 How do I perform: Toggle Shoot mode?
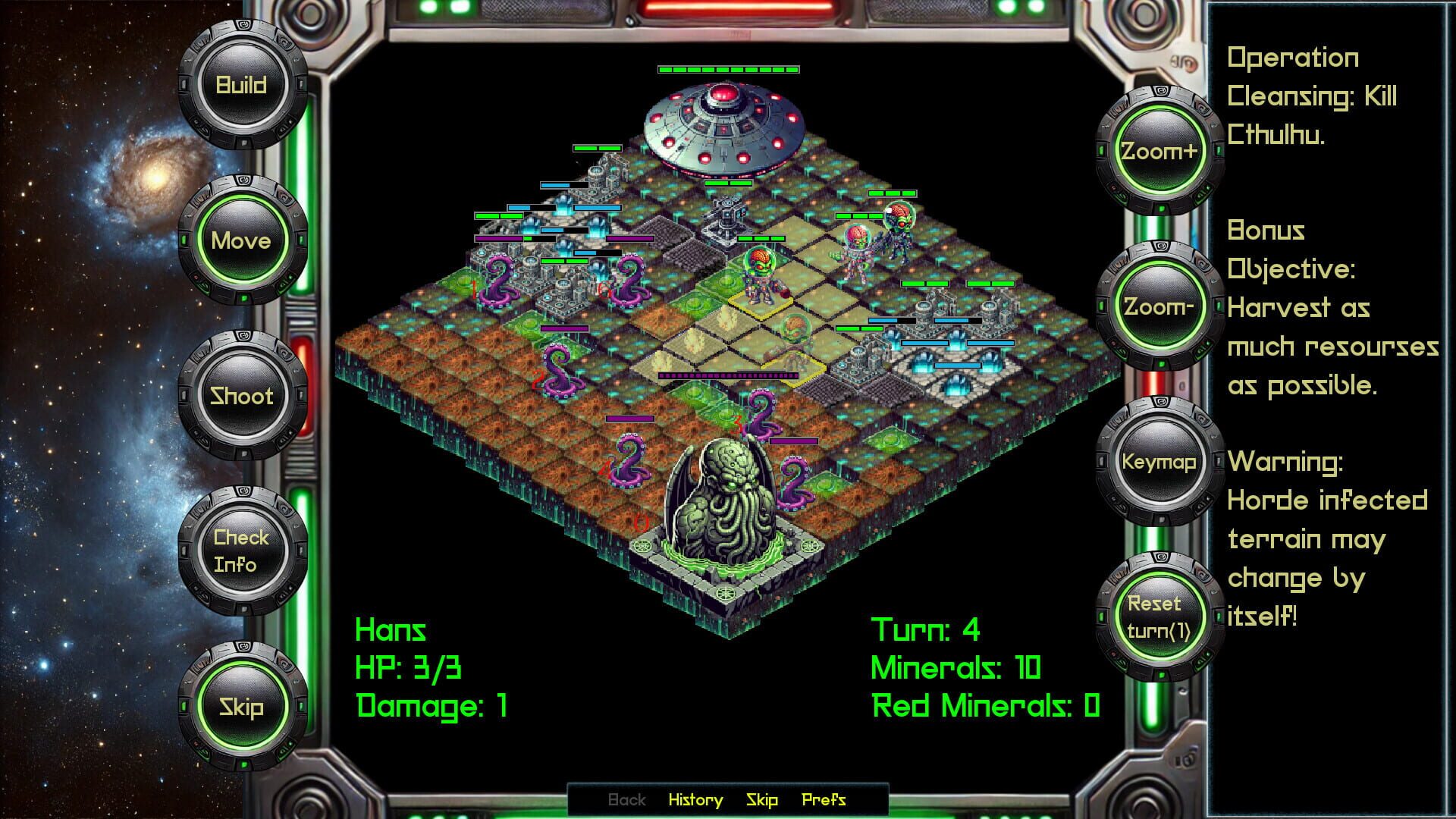pyautogui.click(x=243, y=397)
